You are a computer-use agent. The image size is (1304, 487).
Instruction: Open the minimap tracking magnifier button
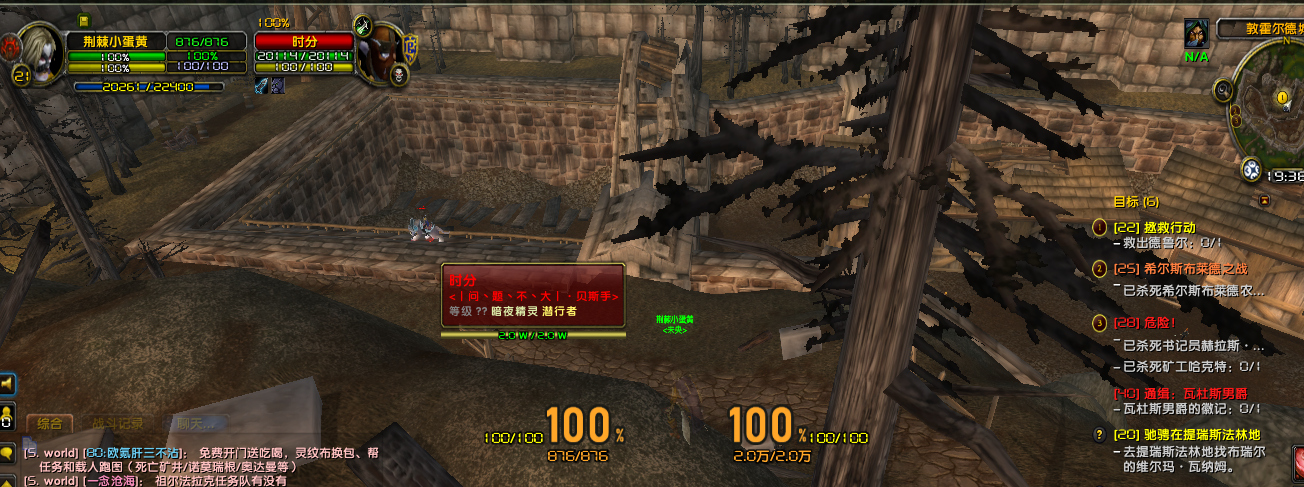[x=1223, y=91]
